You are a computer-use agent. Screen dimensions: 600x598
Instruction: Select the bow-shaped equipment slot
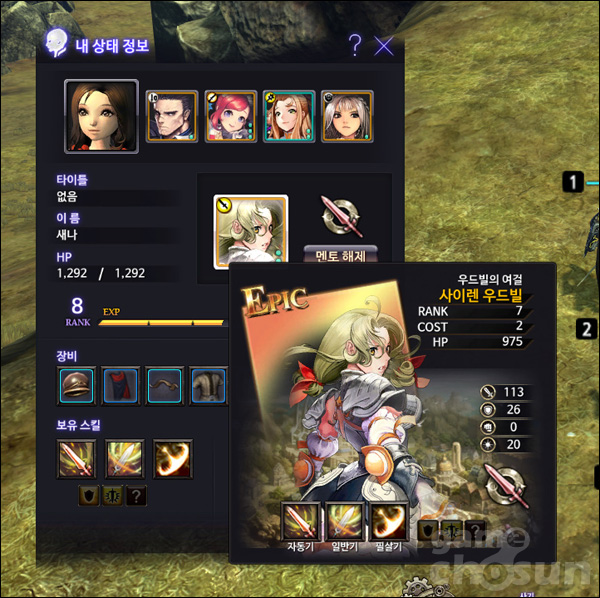(165, 385)
